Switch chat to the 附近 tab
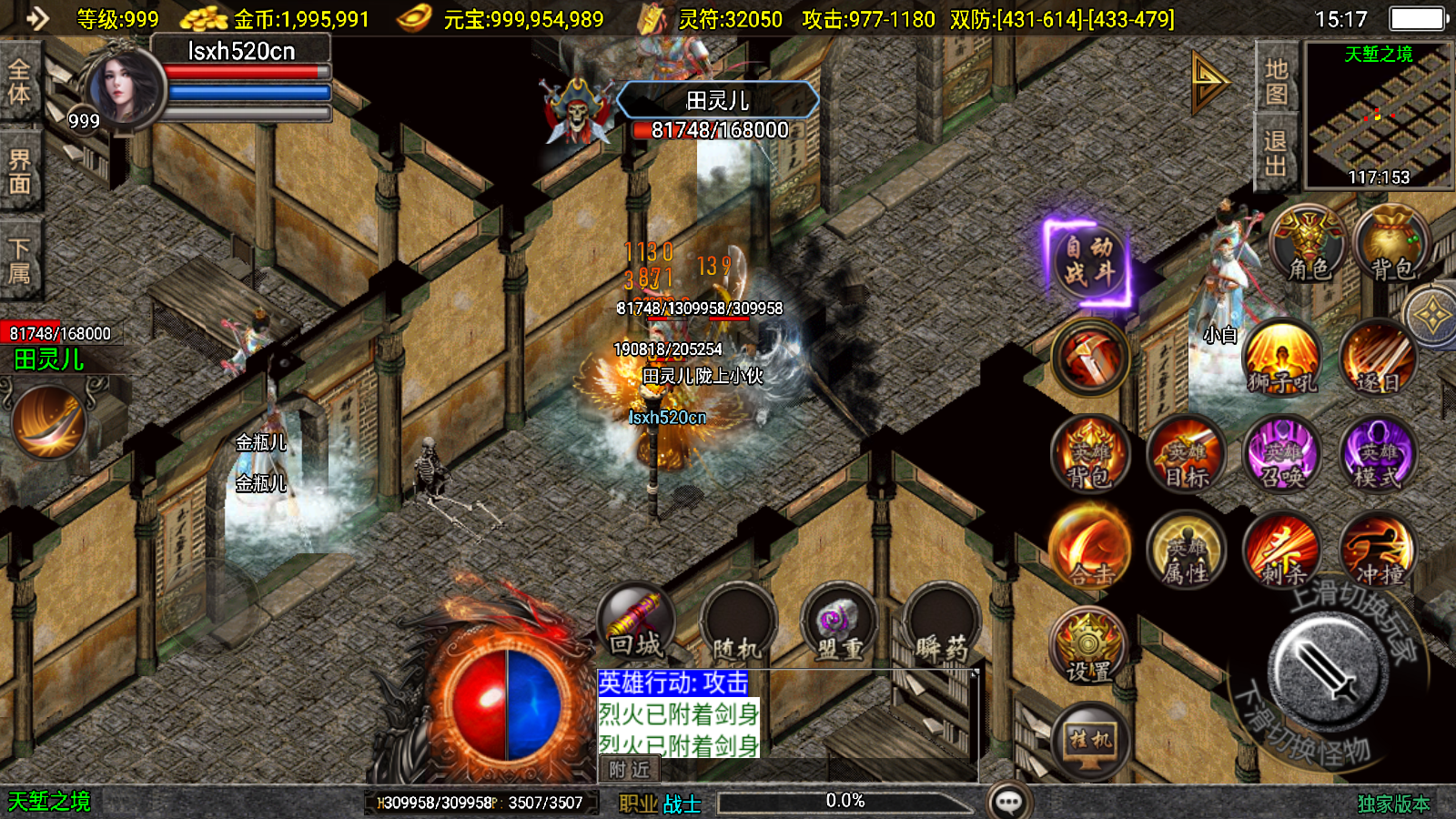This screenshot has width=1456, height=819. 629,770
